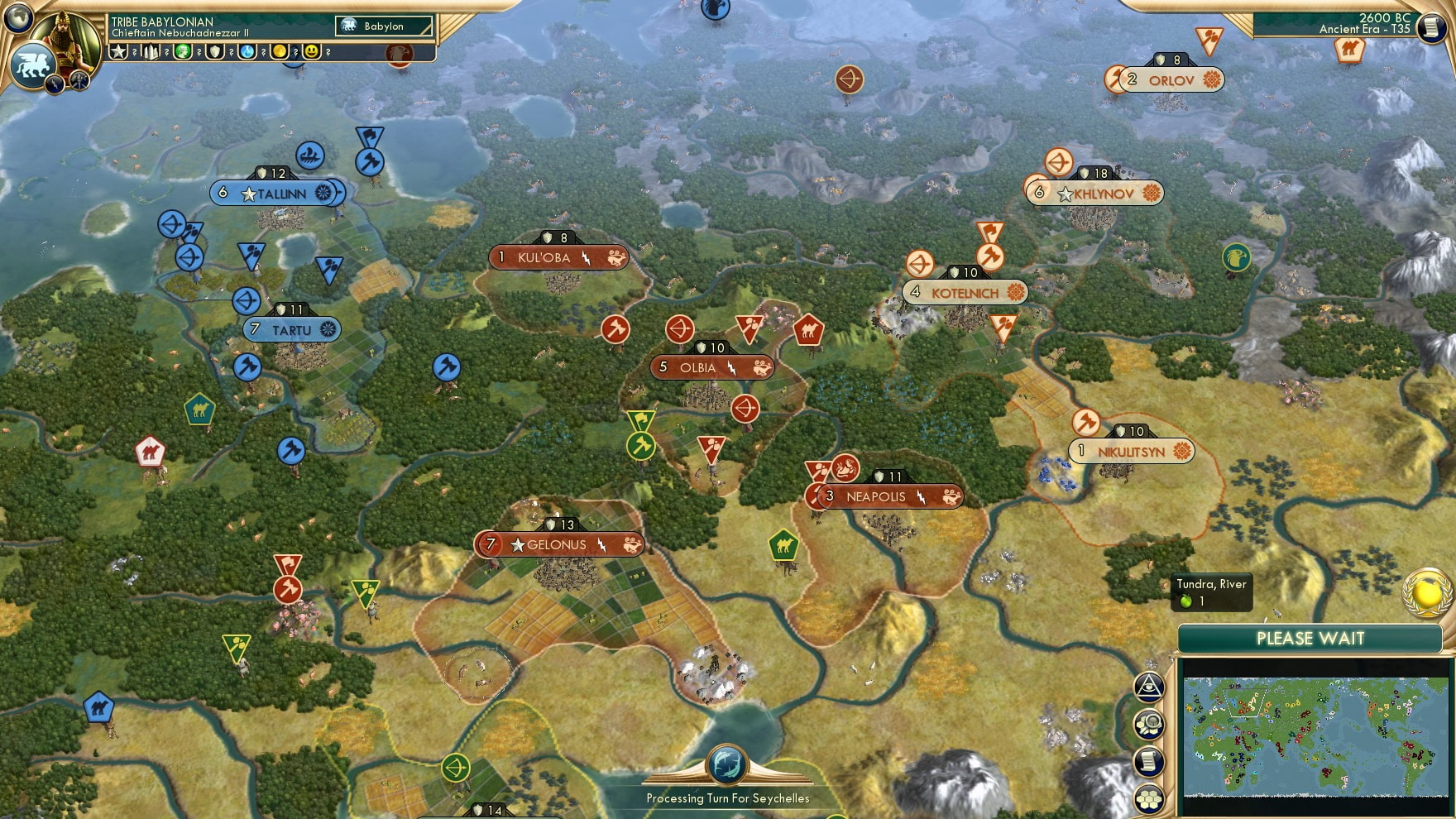Screen dimensions: 1456x819
Task: Toggle the hex grid overlay icon
Action: [x=1149, y=797]
